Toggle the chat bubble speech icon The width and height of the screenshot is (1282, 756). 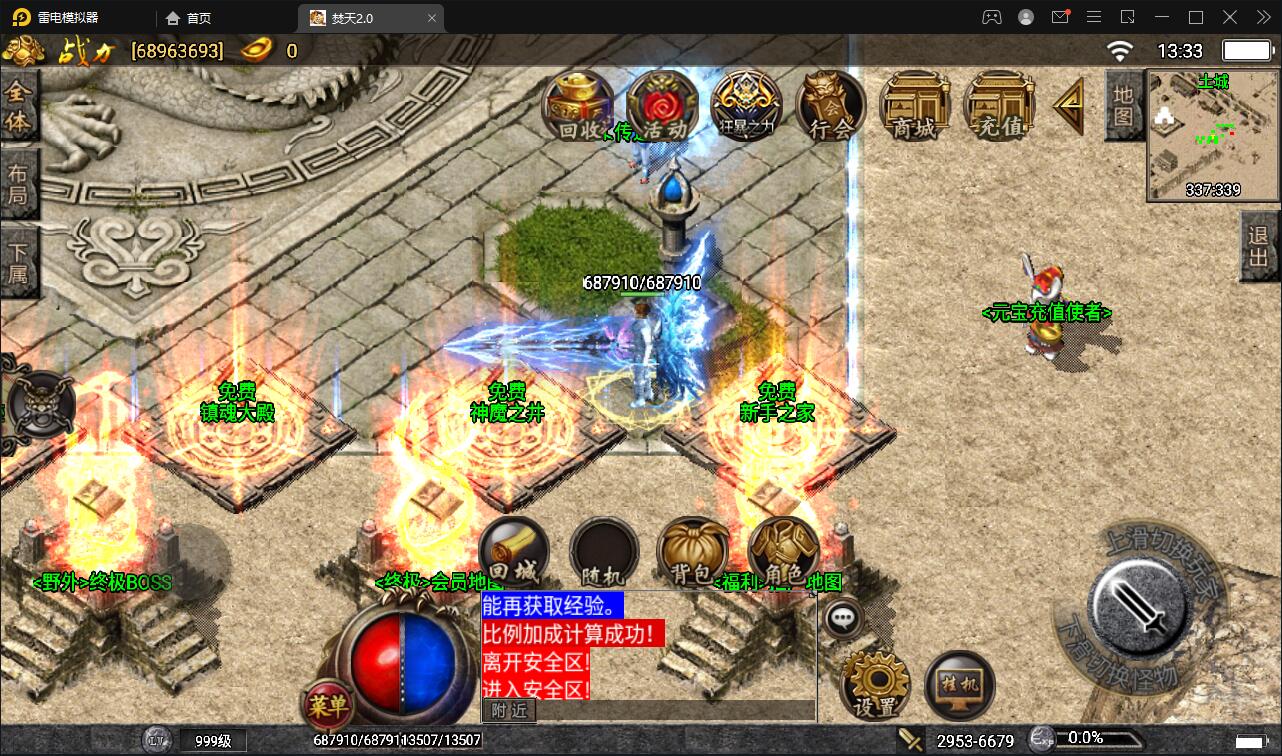pos(842,618)
